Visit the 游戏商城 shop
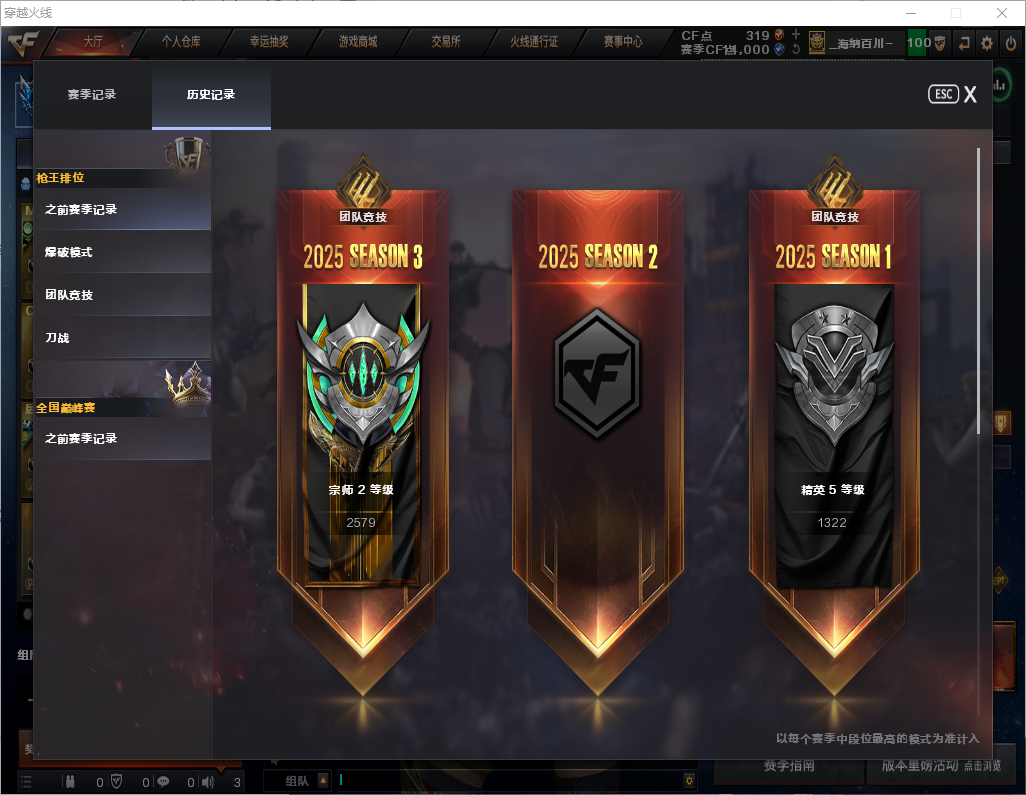Screen dimensions: 1026x795 [358, 43]
